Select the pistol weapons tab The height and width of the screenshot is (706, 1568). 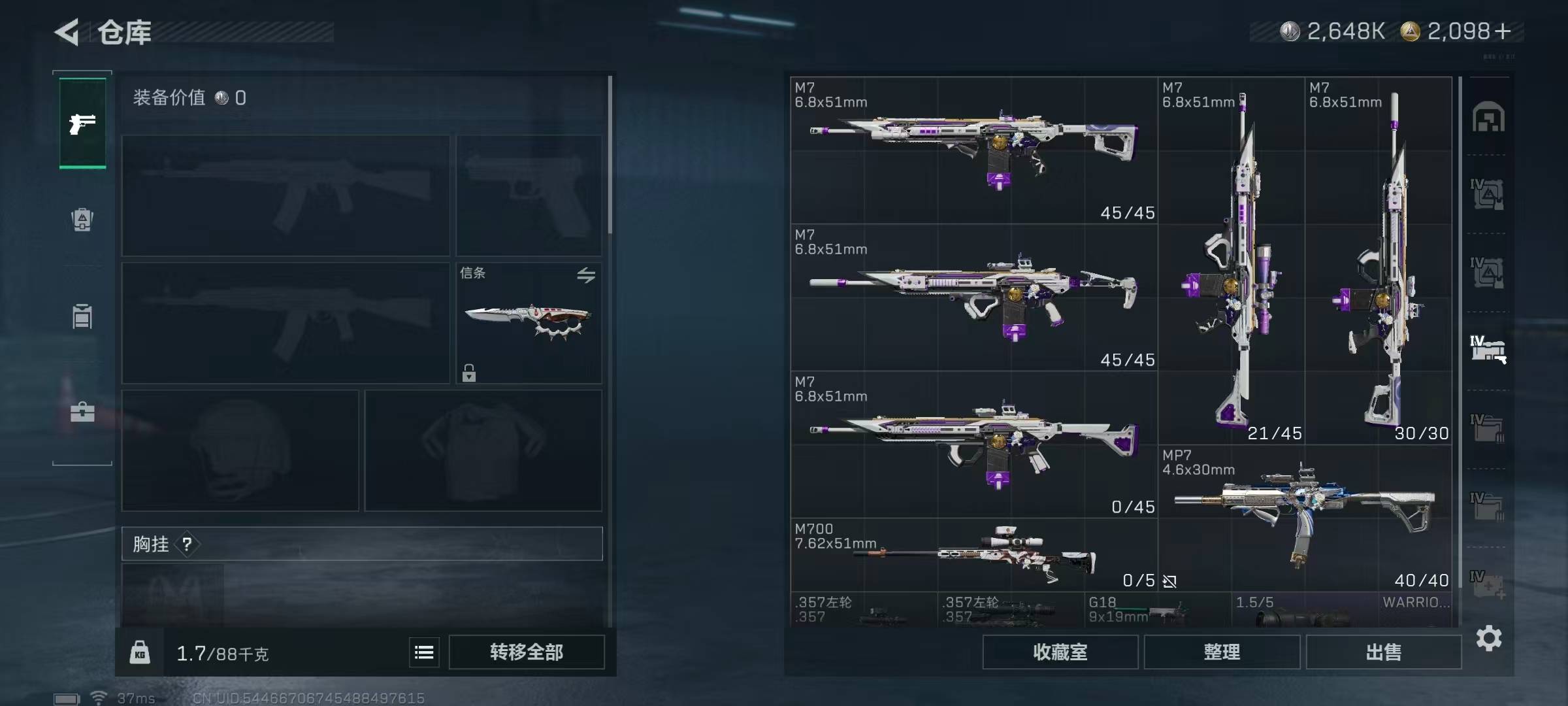[82, 123]
